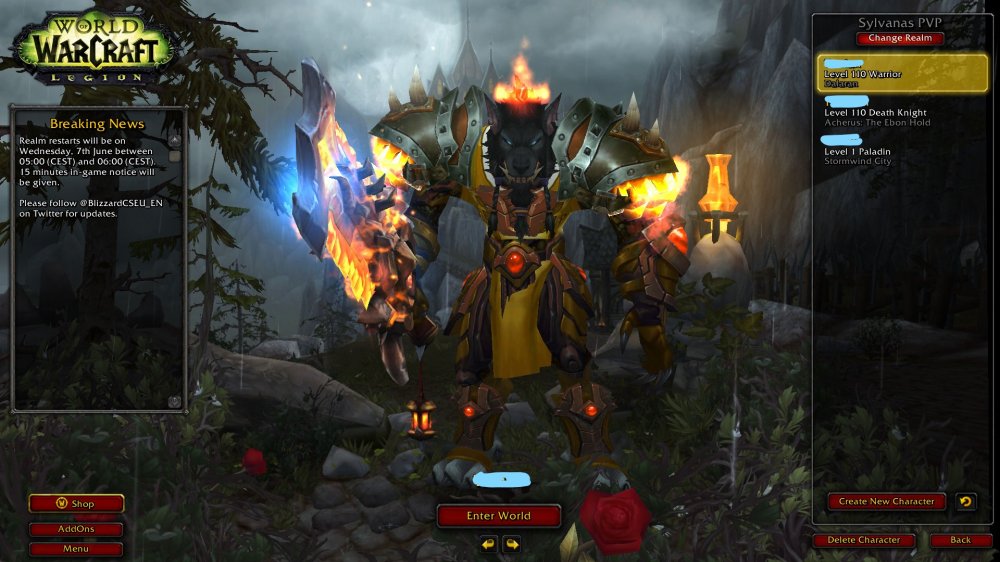Open the in-game Shop
This screenshot has width=1000, height=562.
(x=76, y=504)
